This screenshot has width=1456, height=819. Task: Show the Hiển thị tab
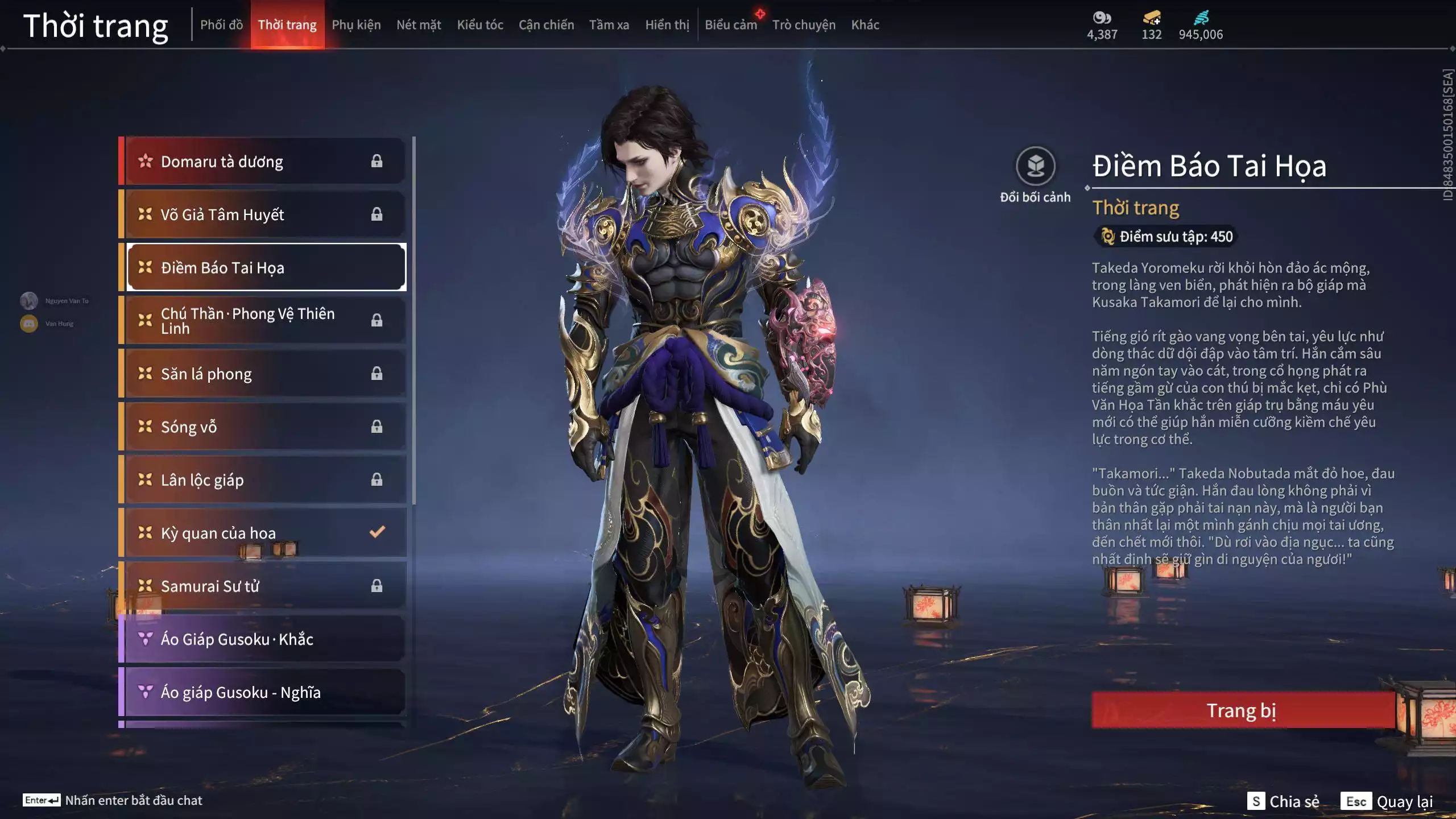pyautogui.click(x=667, y=25)
